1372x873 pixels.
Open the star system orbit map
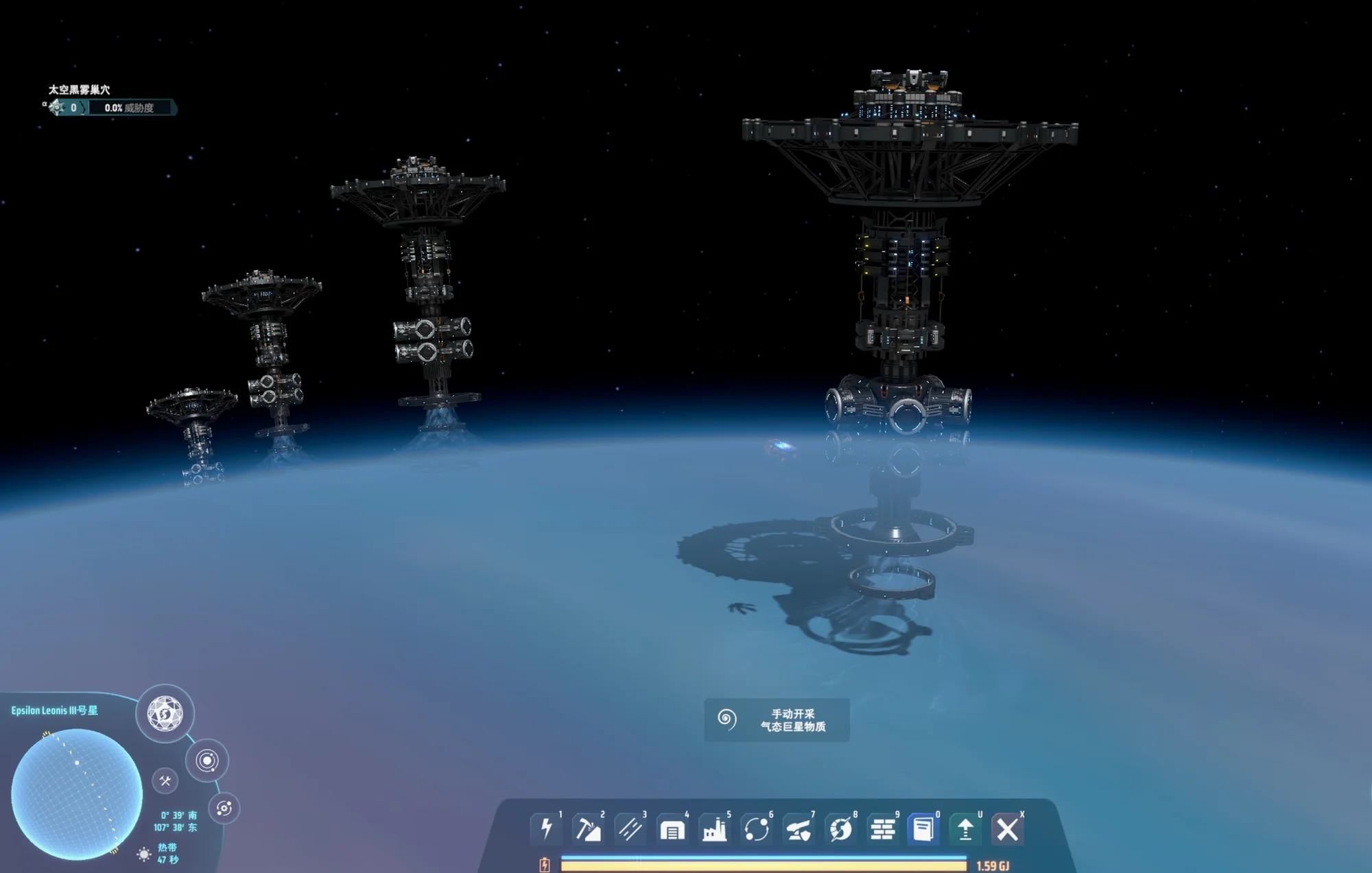pos(206,761)
